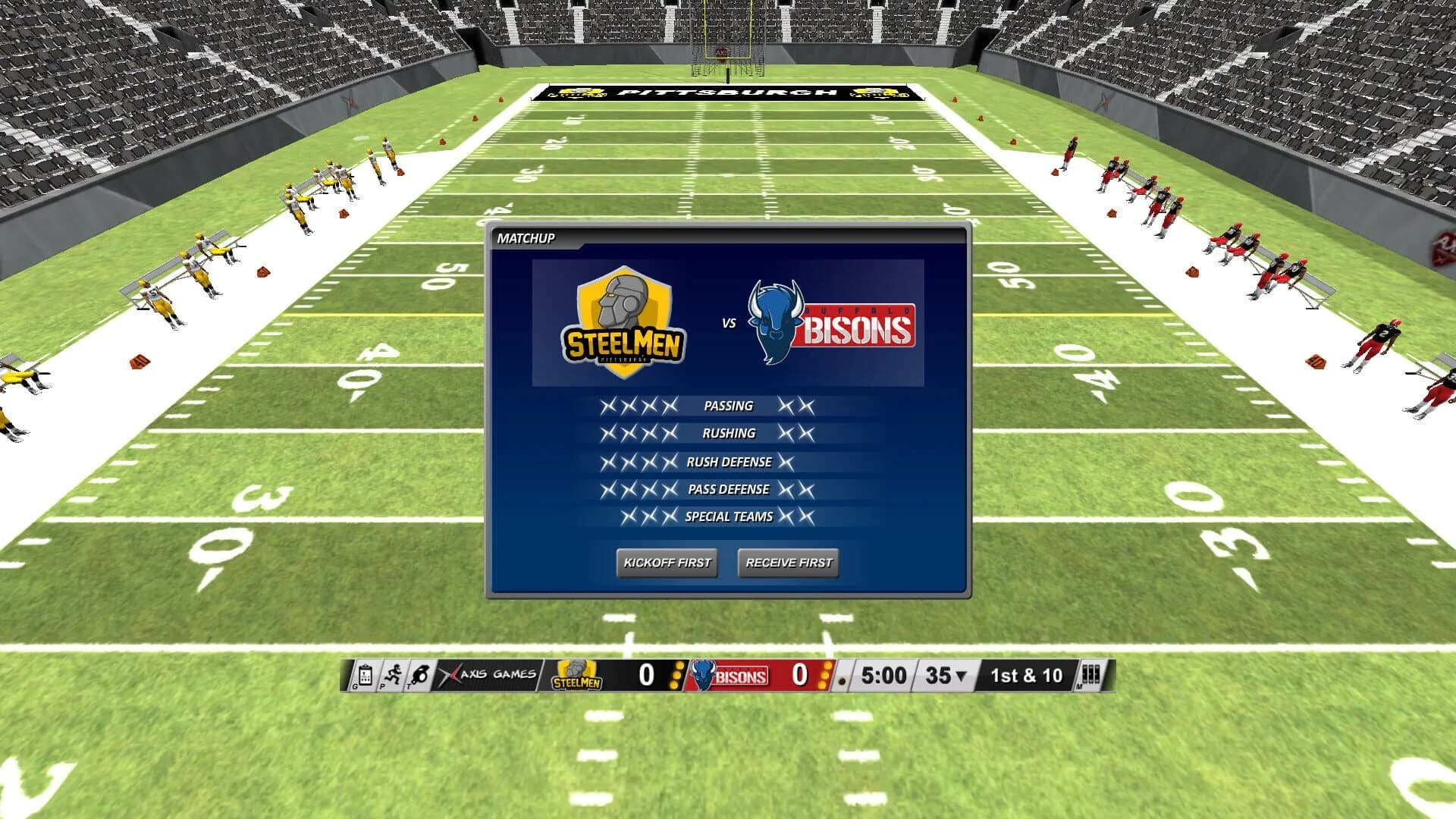Choose KICKOFF FIRST
1456x819 pixels.
point(668,563)
